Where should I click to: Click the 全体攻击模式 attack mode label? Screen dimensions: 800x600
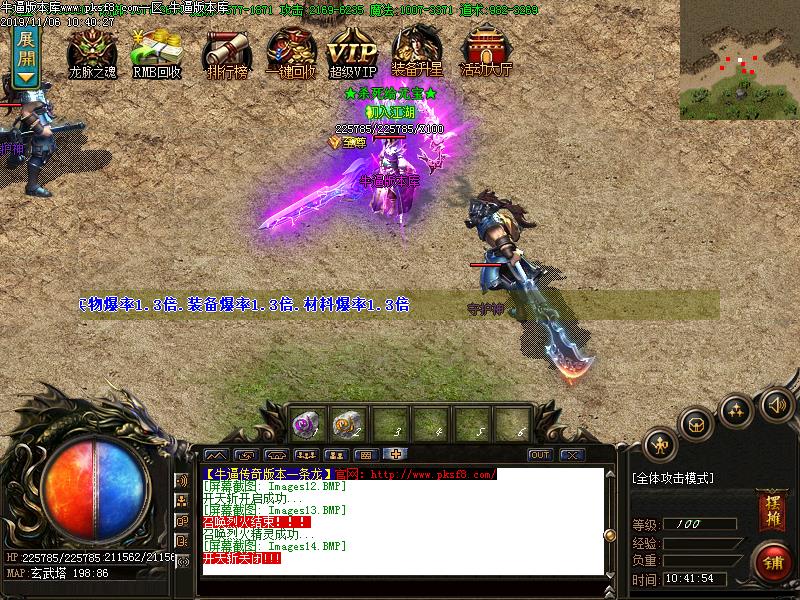673,479
